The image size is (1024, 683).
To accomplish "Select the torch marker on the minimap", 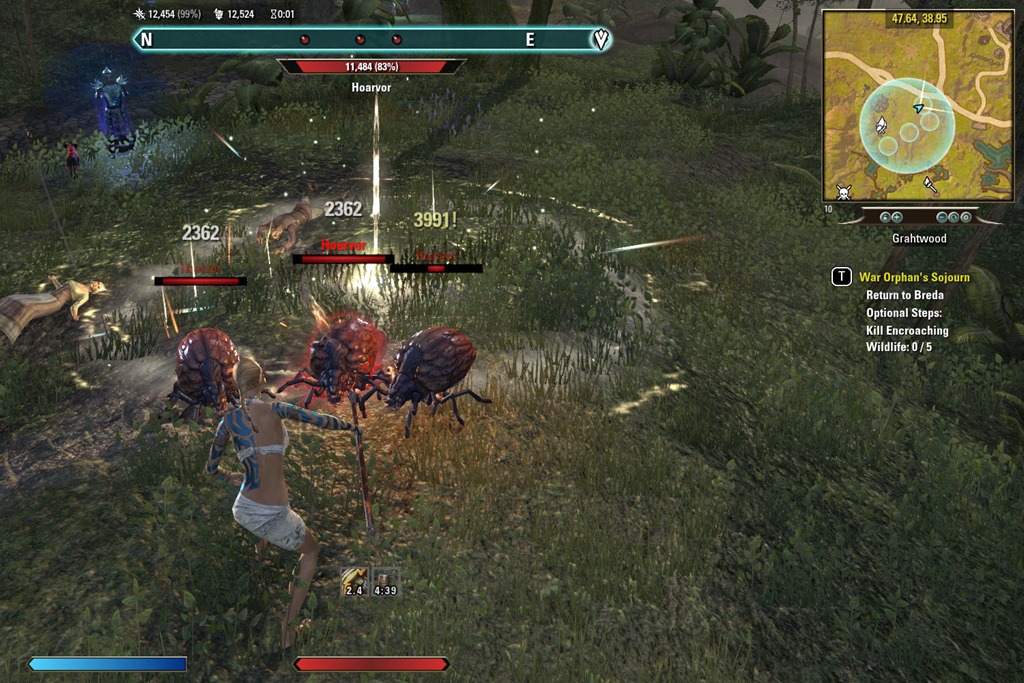I will pyautogui.click(x=930, y=184).
